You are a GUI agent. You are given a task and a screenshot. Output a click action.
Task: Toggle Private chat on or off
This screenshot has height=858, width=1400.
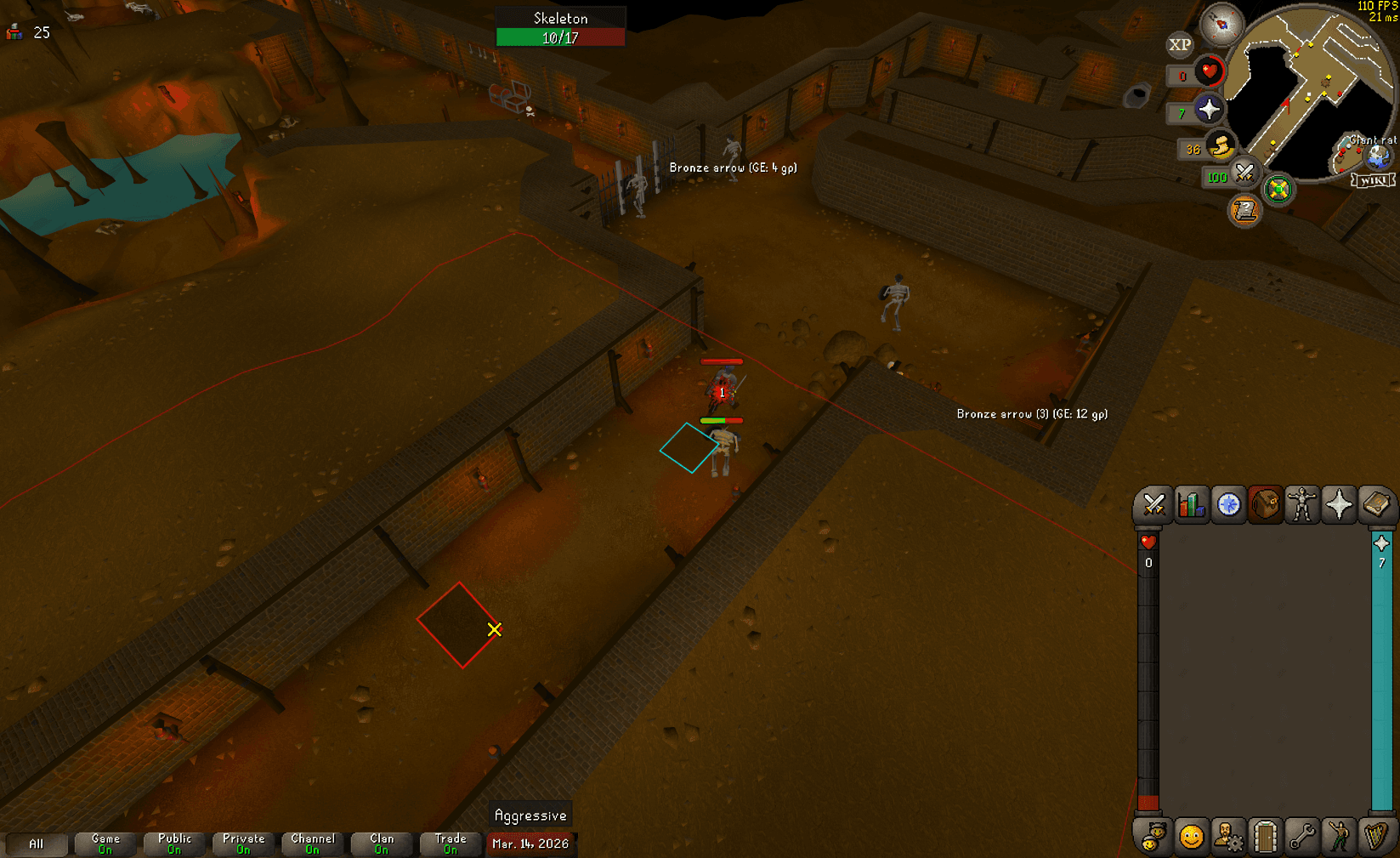click(243, 843)
